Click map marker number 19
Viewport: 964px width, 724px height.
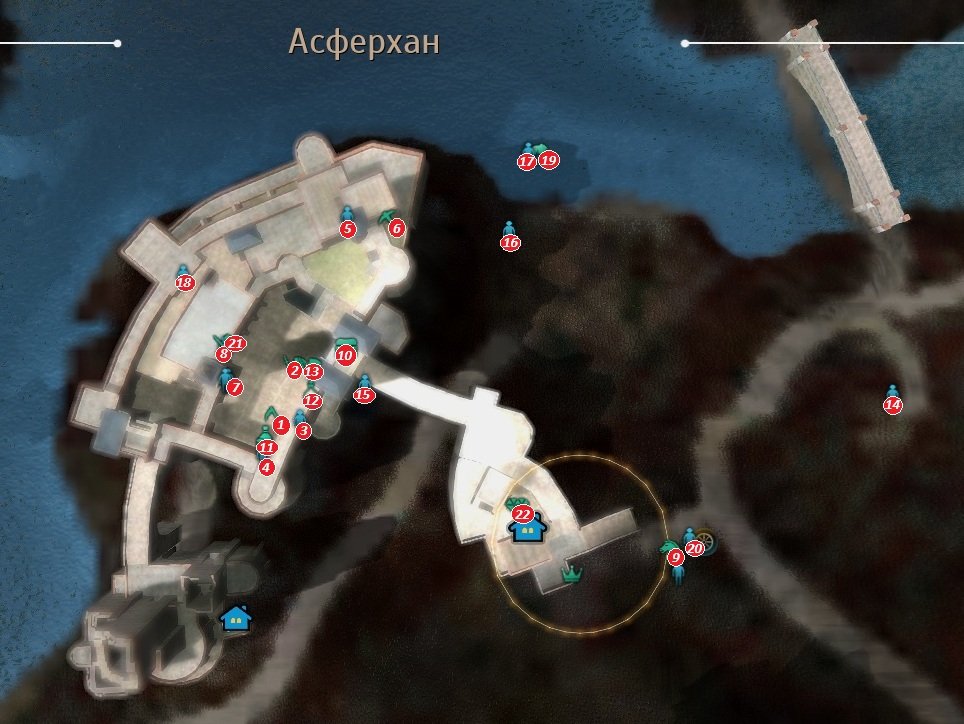[x=548, y=160]
